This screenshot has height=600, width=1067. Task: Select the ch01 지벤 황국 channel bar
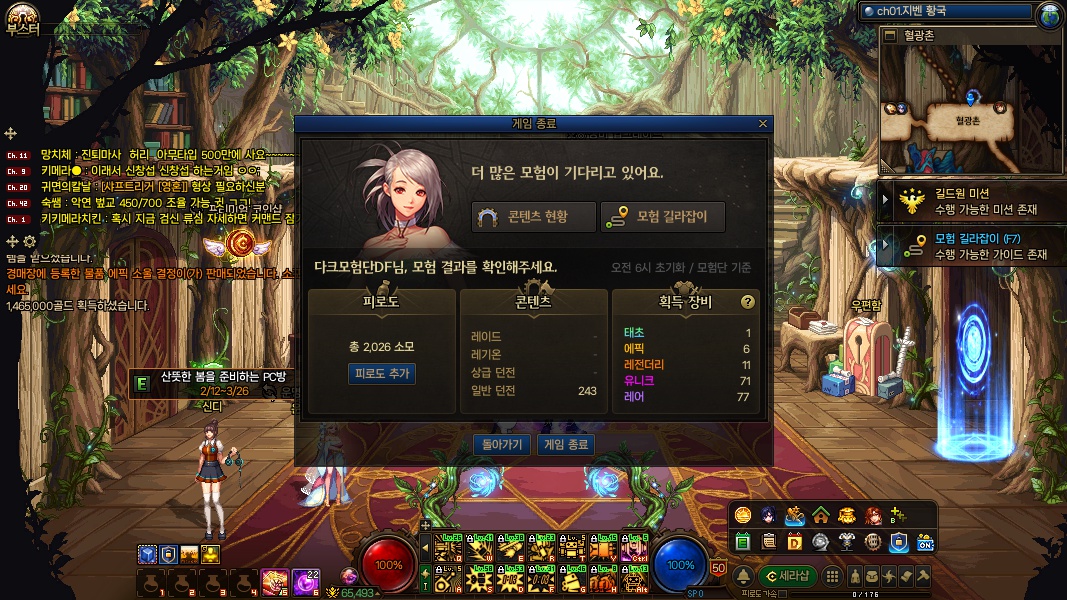[946, 11]
